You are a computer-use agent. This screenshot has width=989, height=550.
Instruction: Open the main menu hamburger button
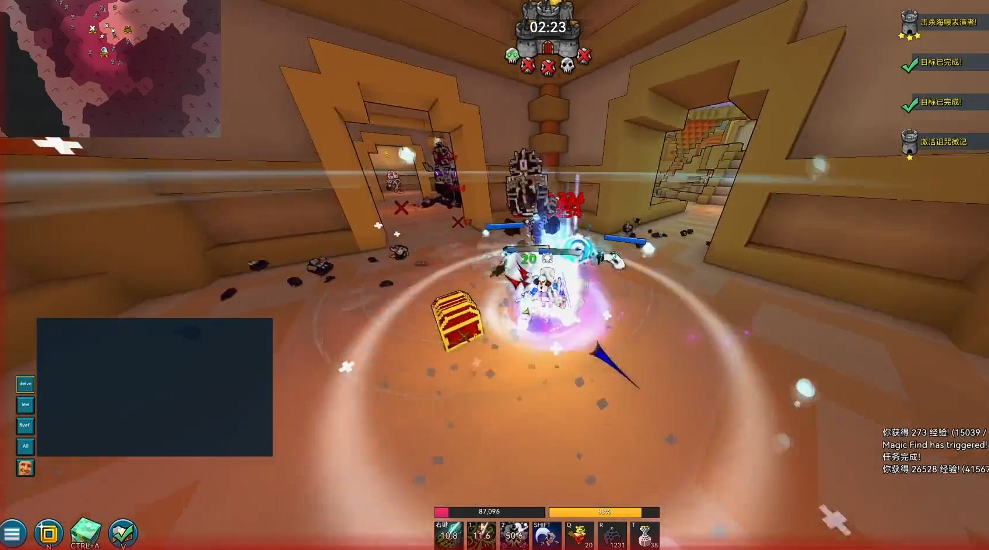click(x=13, y=533)
